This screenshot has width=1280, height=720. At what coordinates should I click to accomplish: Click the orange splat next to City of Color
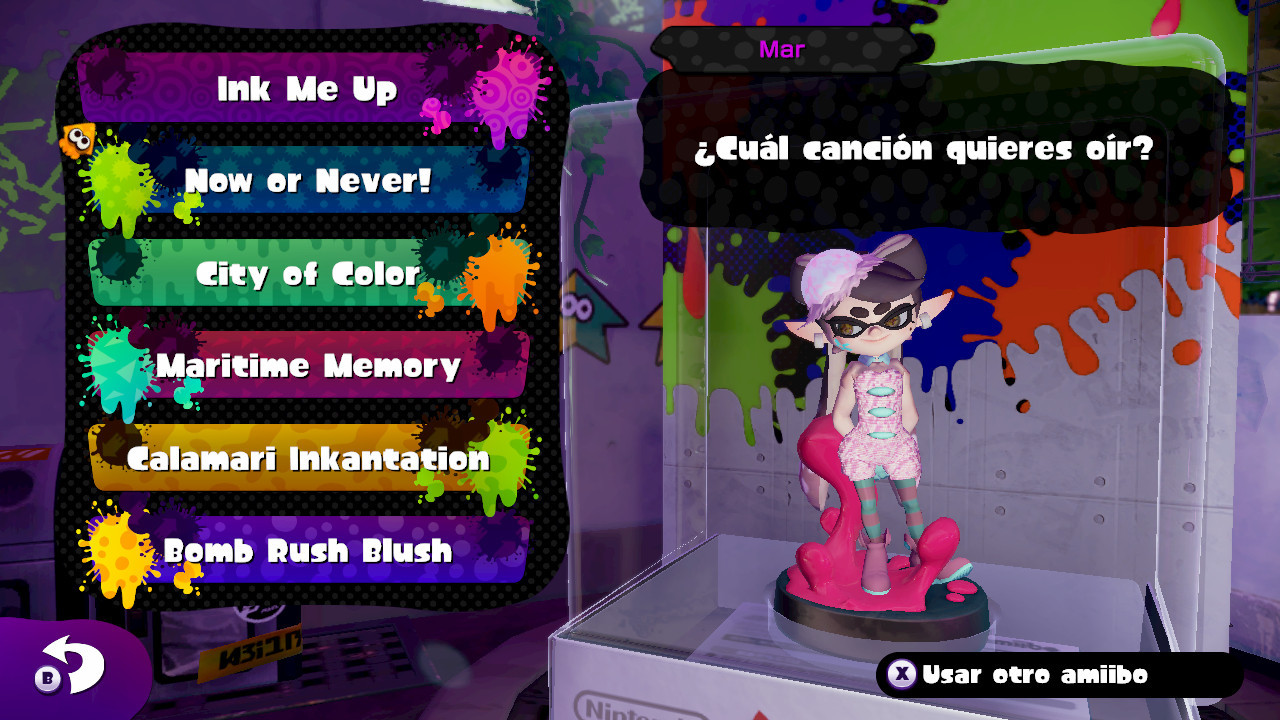(x=490, y=280)
